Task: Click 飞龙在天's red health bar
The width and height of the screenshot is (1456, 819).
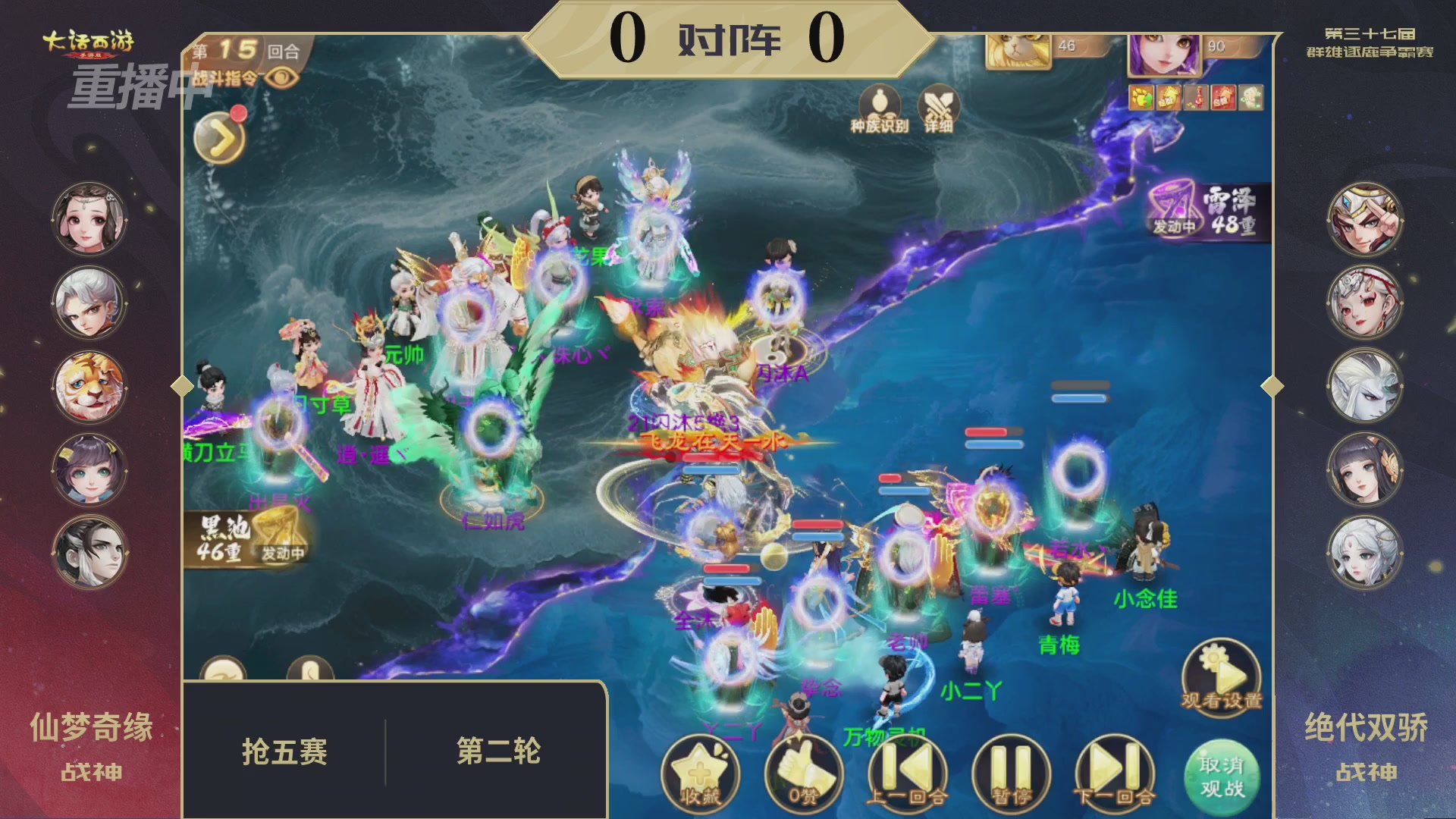Action: point(711,459)
